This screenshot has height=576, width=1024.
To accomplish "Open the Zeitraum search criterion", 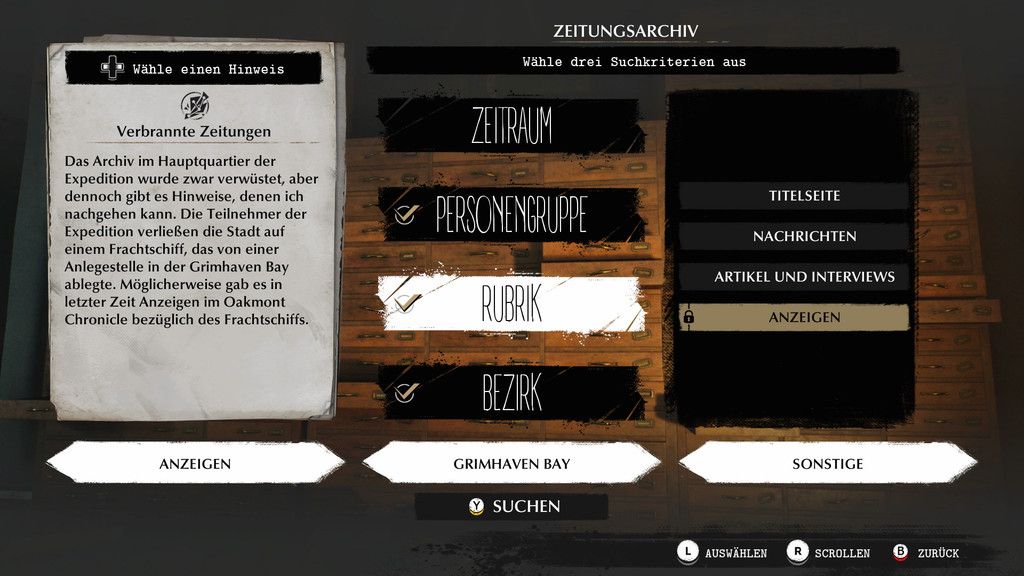I will pos(510,126).
